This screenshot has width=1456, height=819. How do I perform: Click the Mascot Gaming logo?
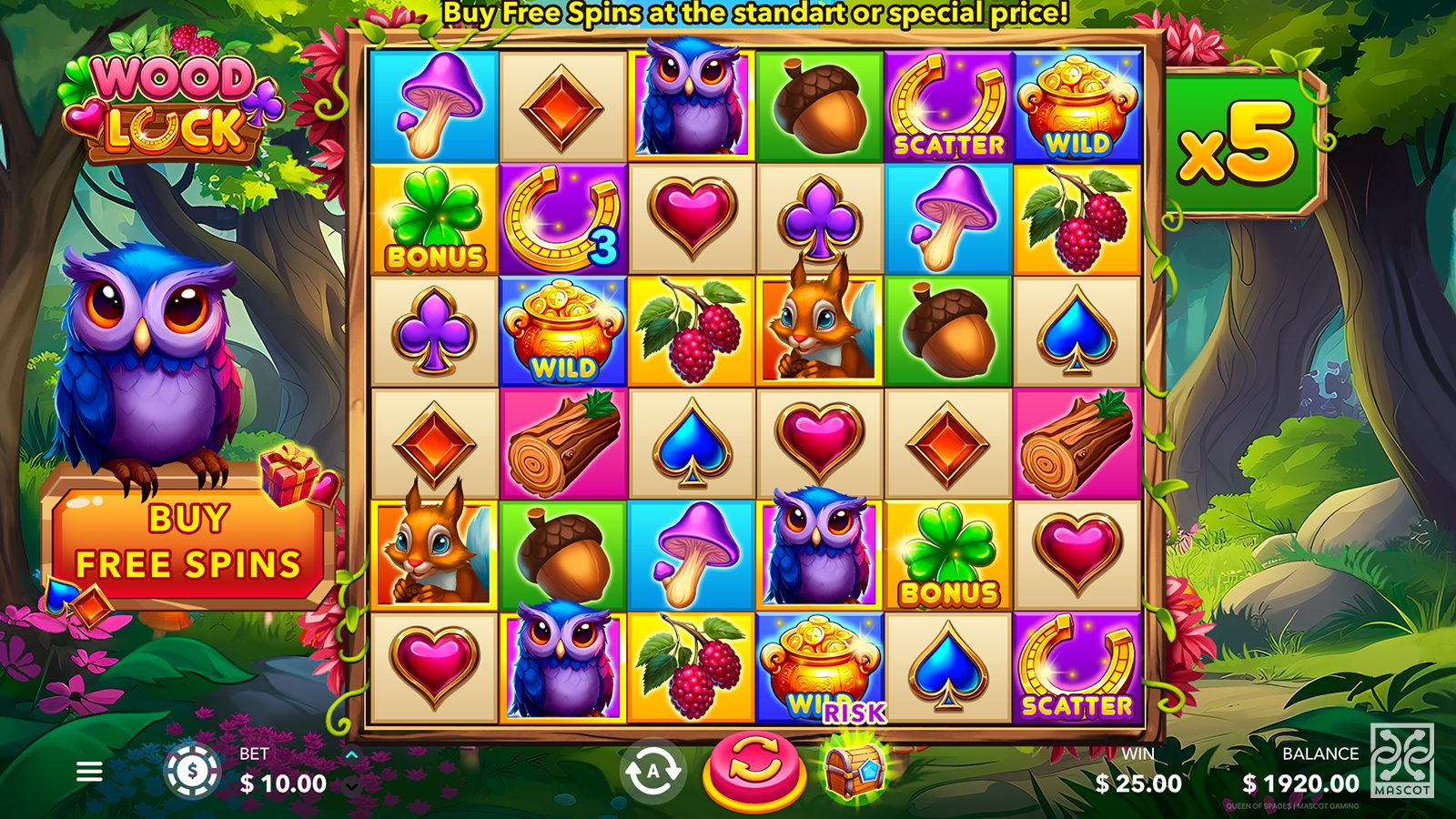[x=1402, y=760]
